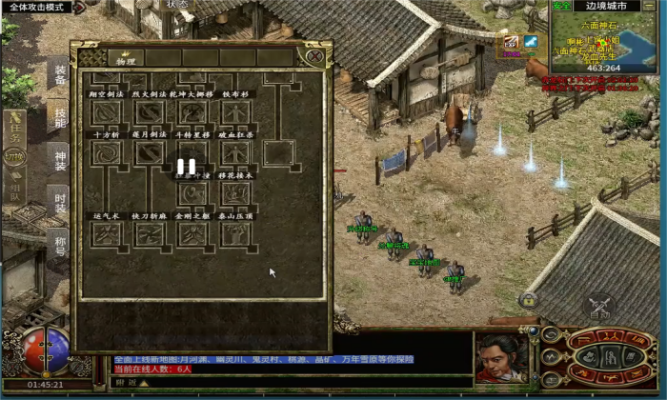Choose the 逐月剑法 skill icon
Viewport: 667px width, 400px height.
pos(149,153)
